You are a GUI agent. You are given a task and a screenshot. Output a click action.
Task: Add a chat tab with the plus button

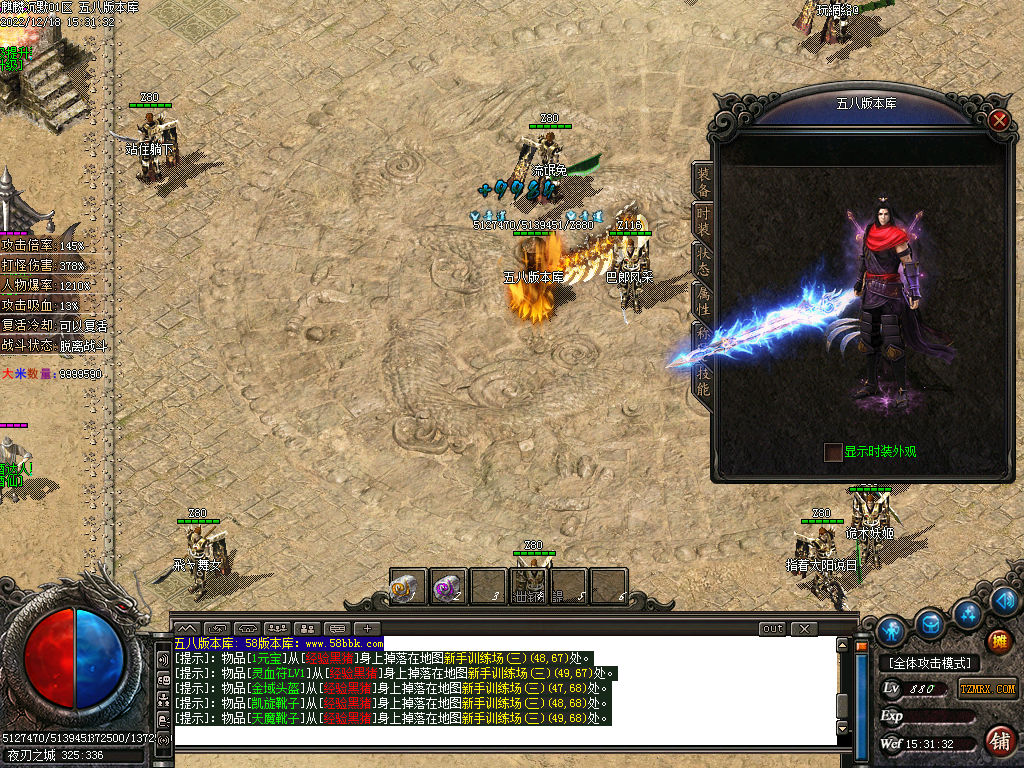[367, 629]
